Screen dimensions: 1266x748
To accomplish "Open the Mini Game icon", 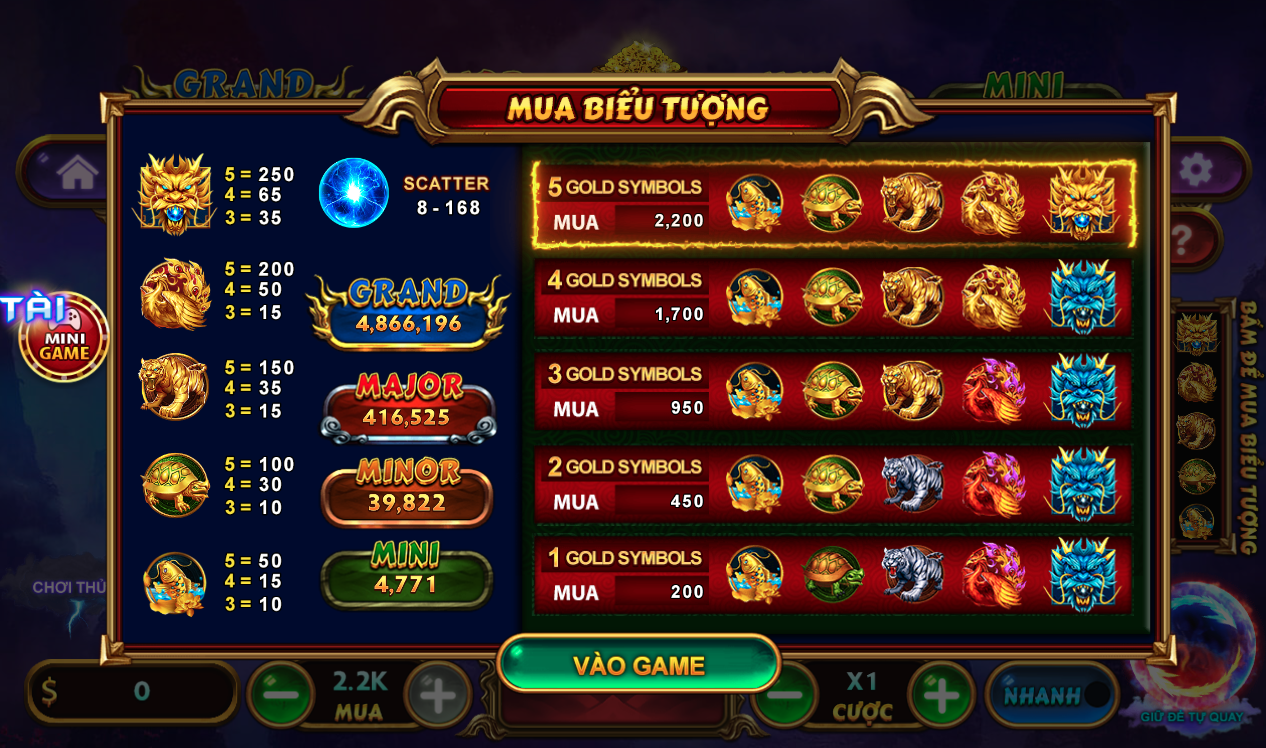I will point(65,338).
